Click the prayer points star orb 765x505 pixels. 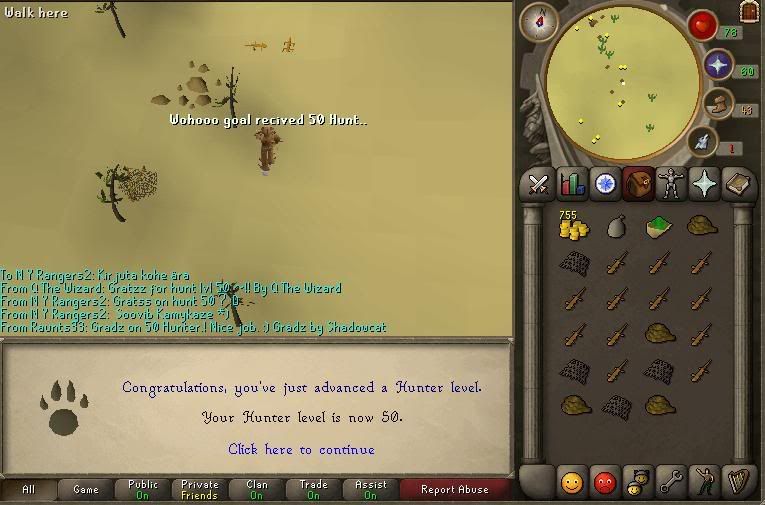click(717, 65)
